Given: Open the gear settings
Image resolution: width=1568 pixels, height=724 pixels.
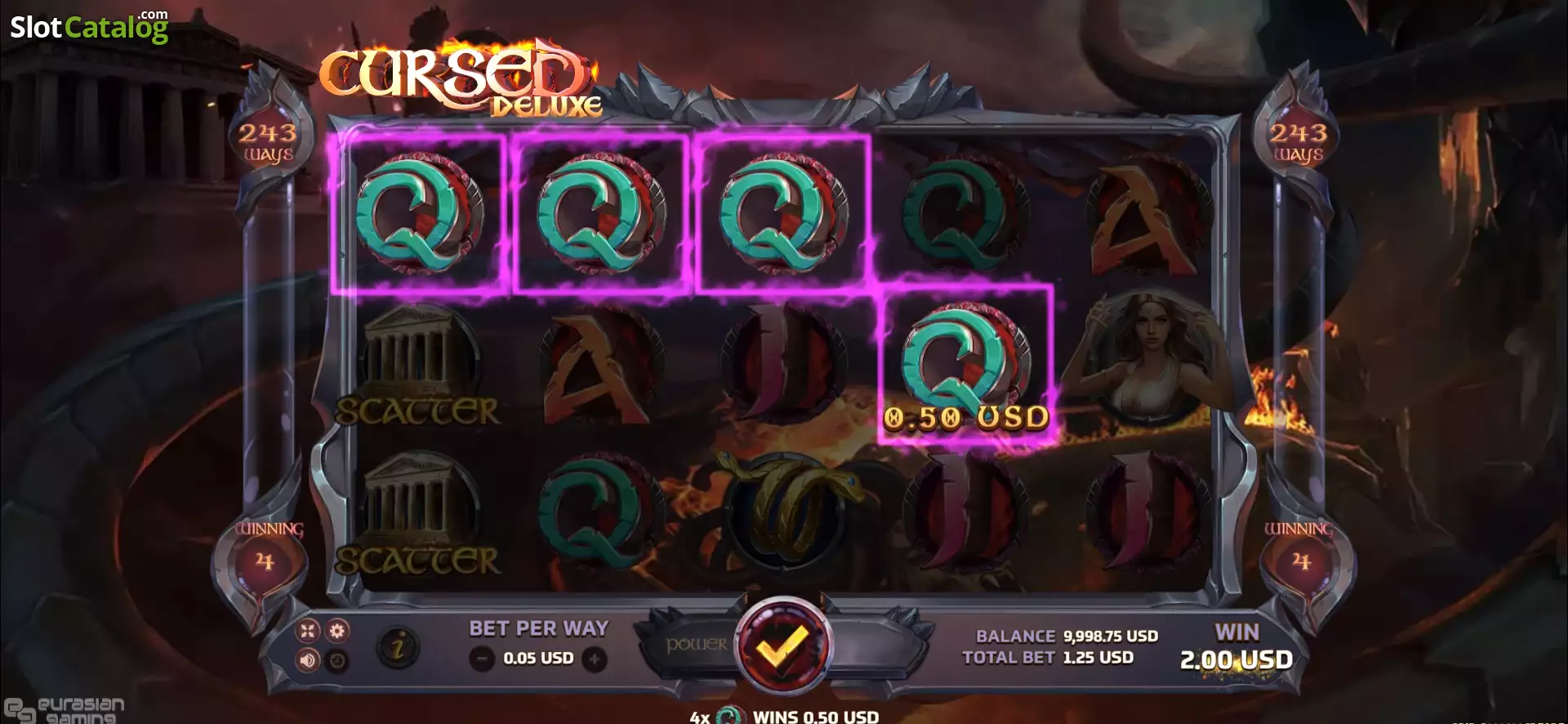Looking at the screenshot, I should (x=337, y=630).
